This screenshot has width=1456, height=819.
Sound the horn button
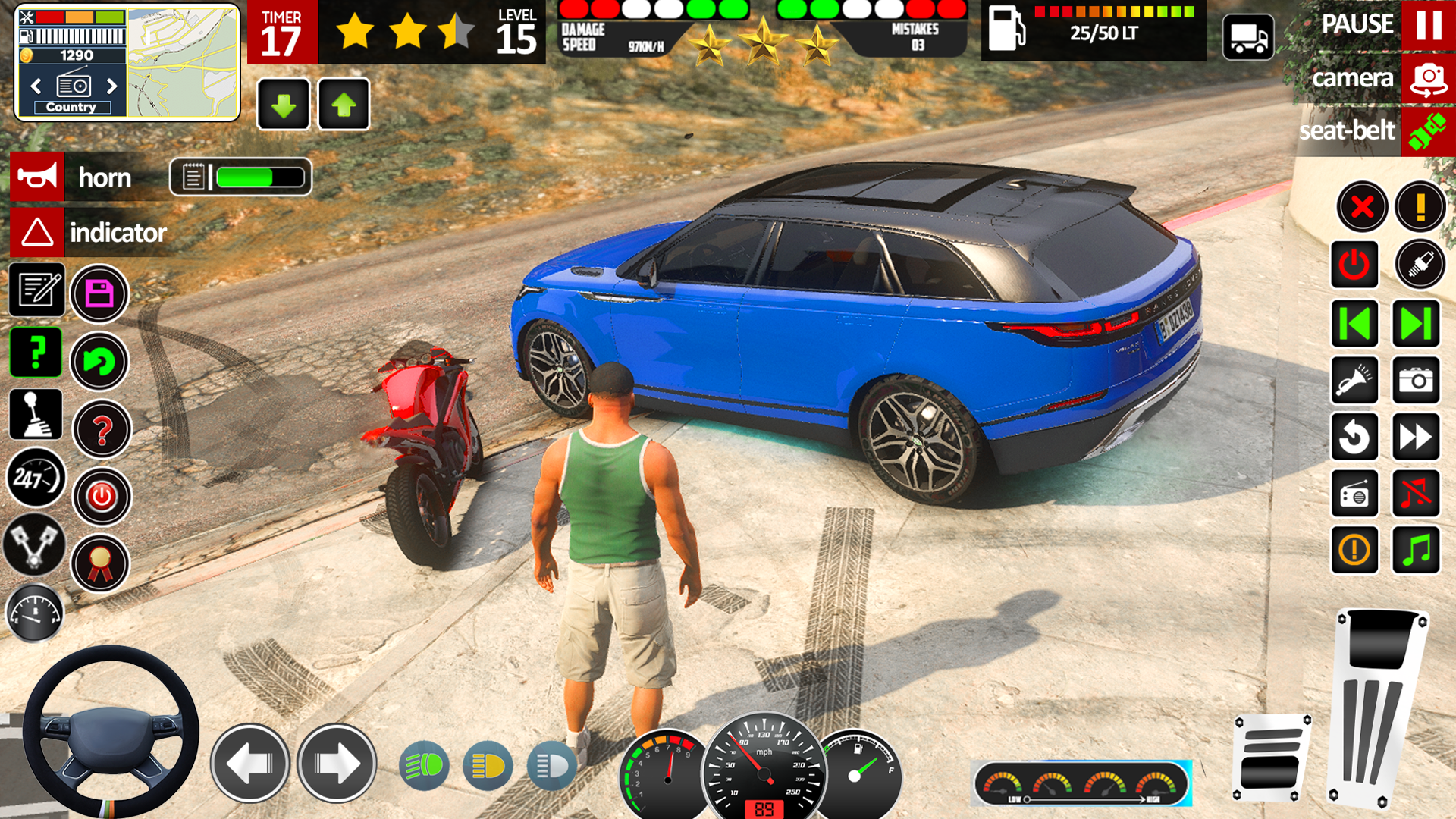click(x=37, y=177)
